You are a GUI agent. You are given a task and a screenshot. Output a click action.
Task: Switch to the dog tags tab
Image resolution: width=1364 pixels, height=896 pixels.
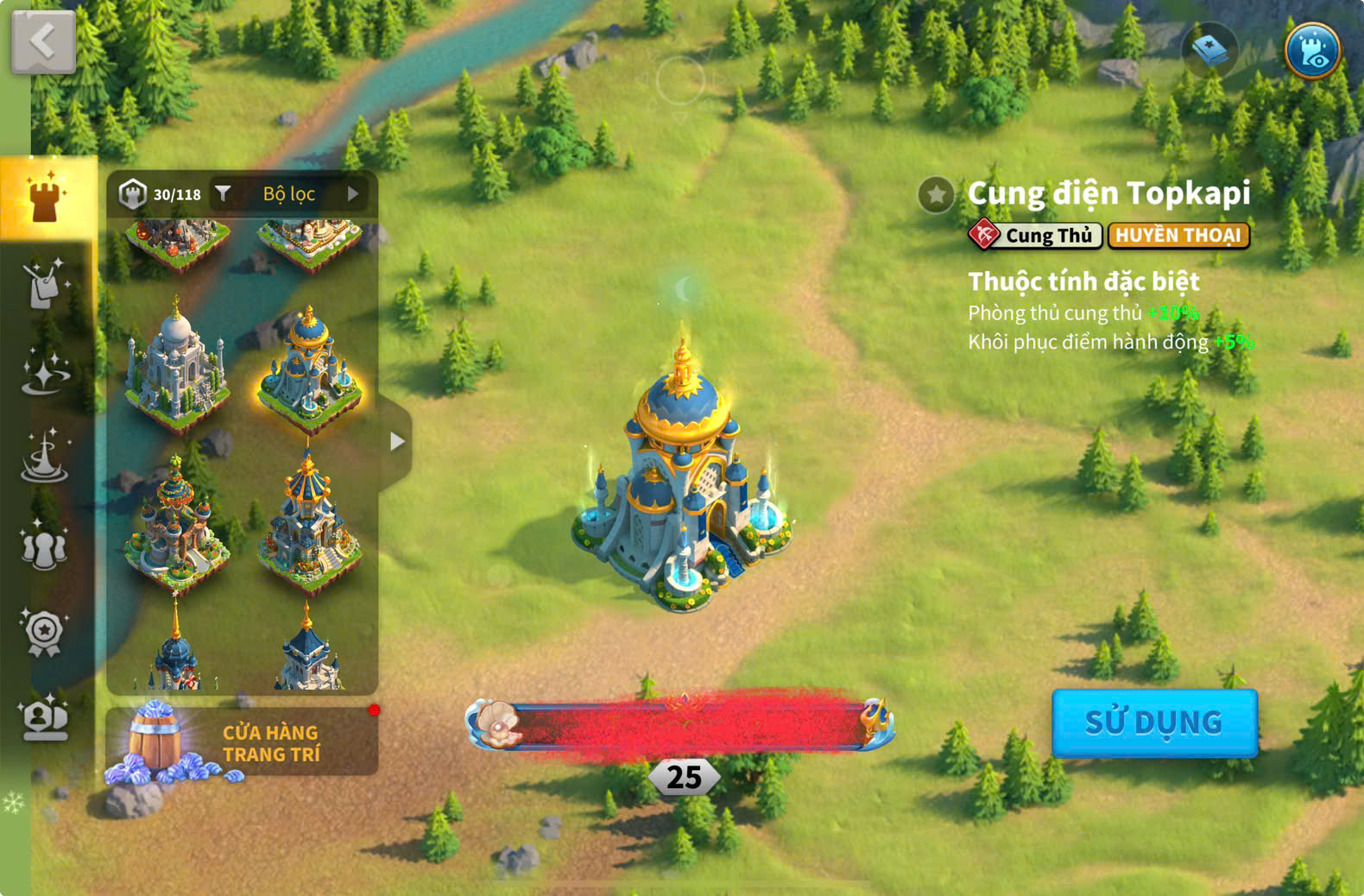point(43,283)
